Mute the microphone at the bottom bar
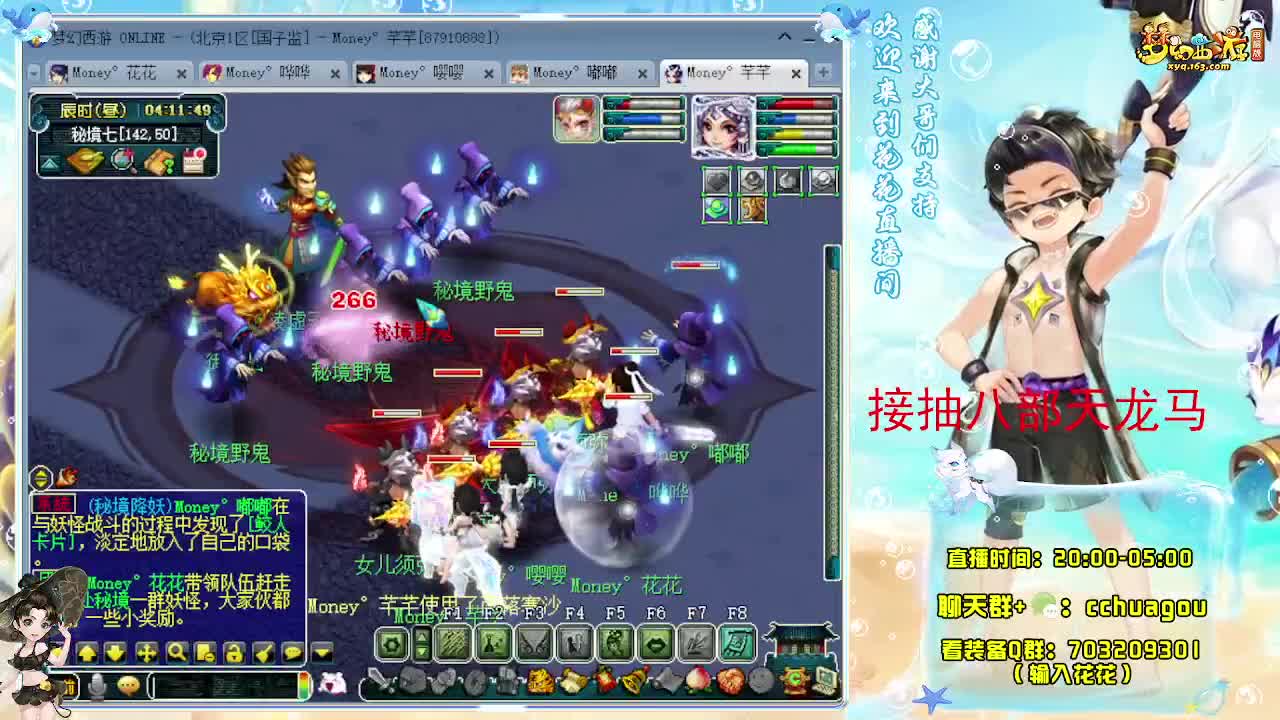This screenshot has width=1280, height=720. [x=96, y=685]
